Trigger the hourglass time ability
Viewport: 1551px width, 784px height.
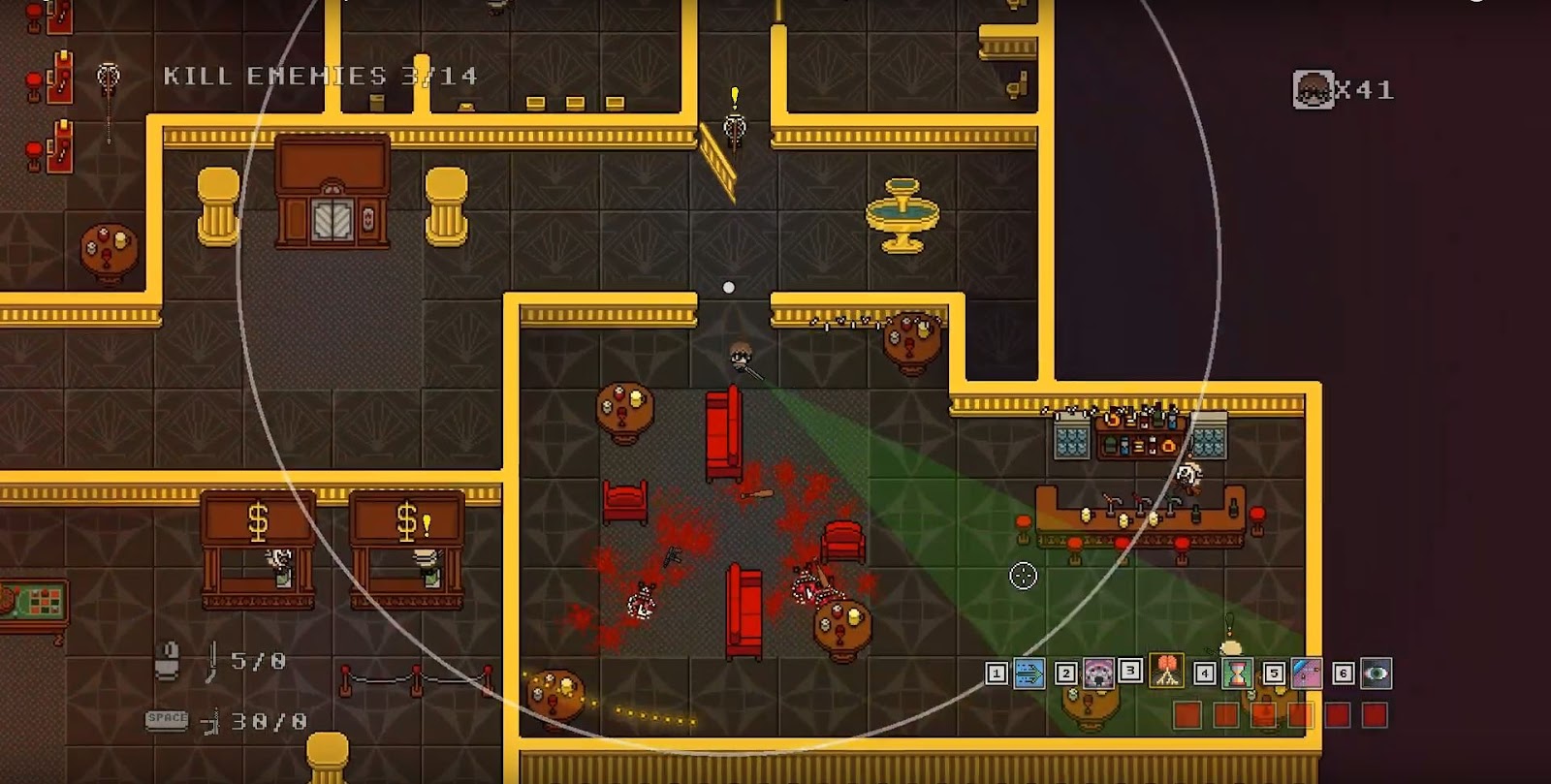[1238, 673]
